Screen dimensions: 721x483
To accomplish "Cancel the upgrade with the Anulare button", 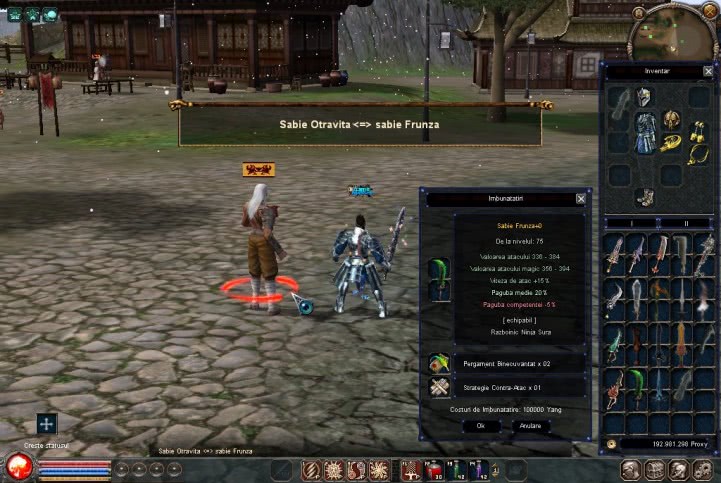I will click(531, 425).
